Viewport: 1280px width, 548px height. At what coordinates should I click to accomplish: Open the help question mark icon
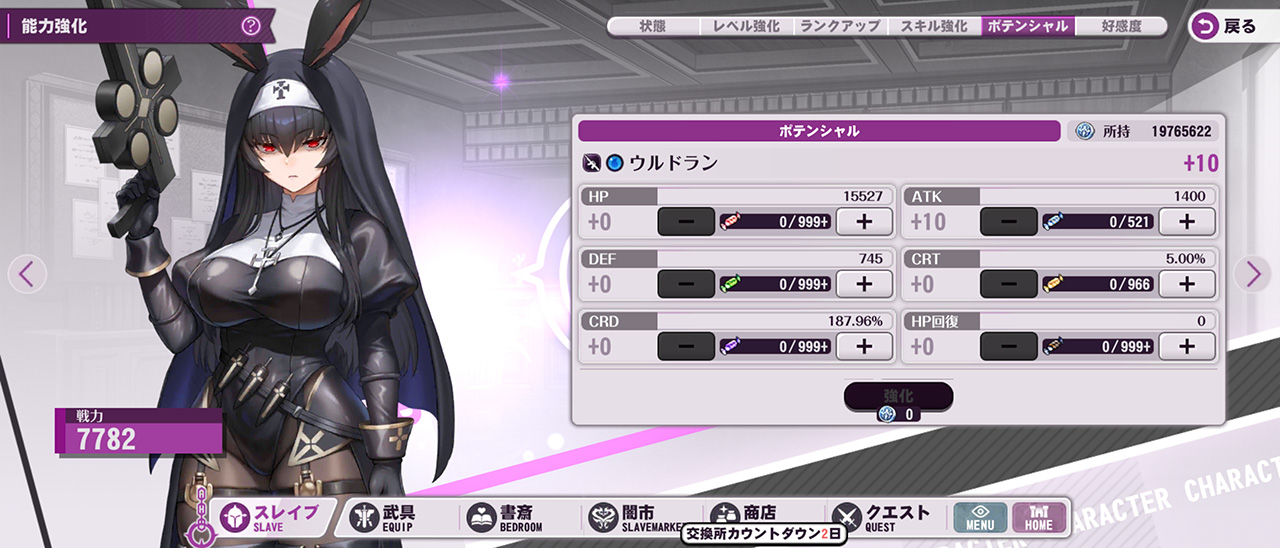click(x=251, y=27)
